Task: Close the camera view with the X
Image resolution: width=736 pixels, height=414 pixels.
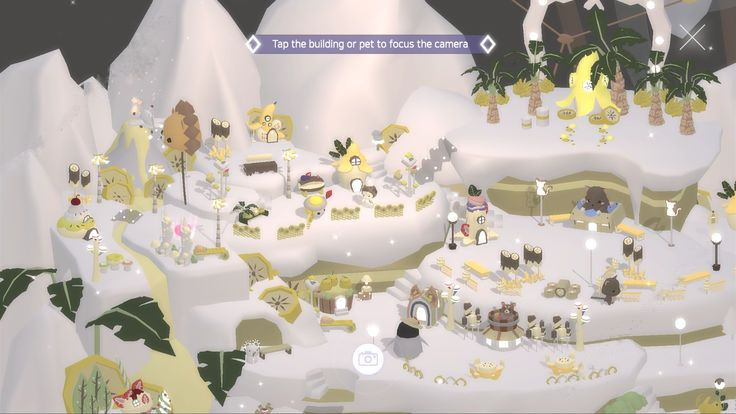Action: coord(692,38)
